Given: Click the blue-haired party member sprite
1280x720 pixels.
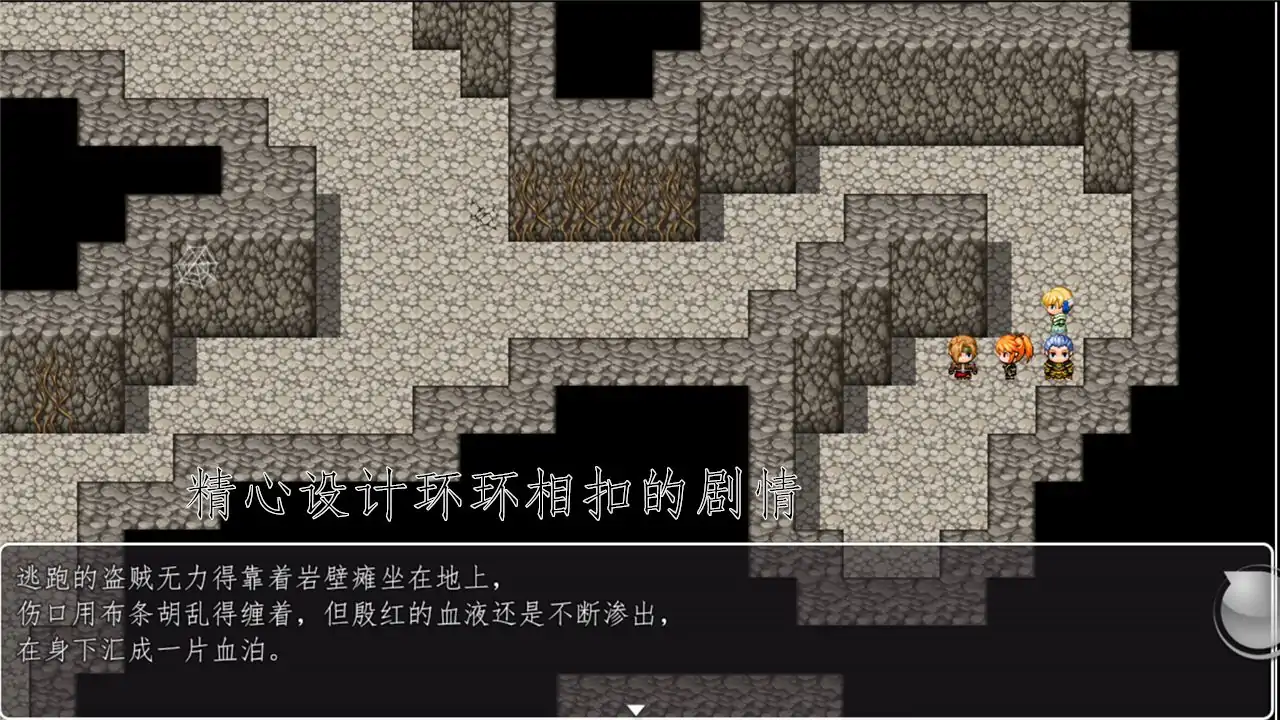Looking at the screenshot, I should (1058, 360).
